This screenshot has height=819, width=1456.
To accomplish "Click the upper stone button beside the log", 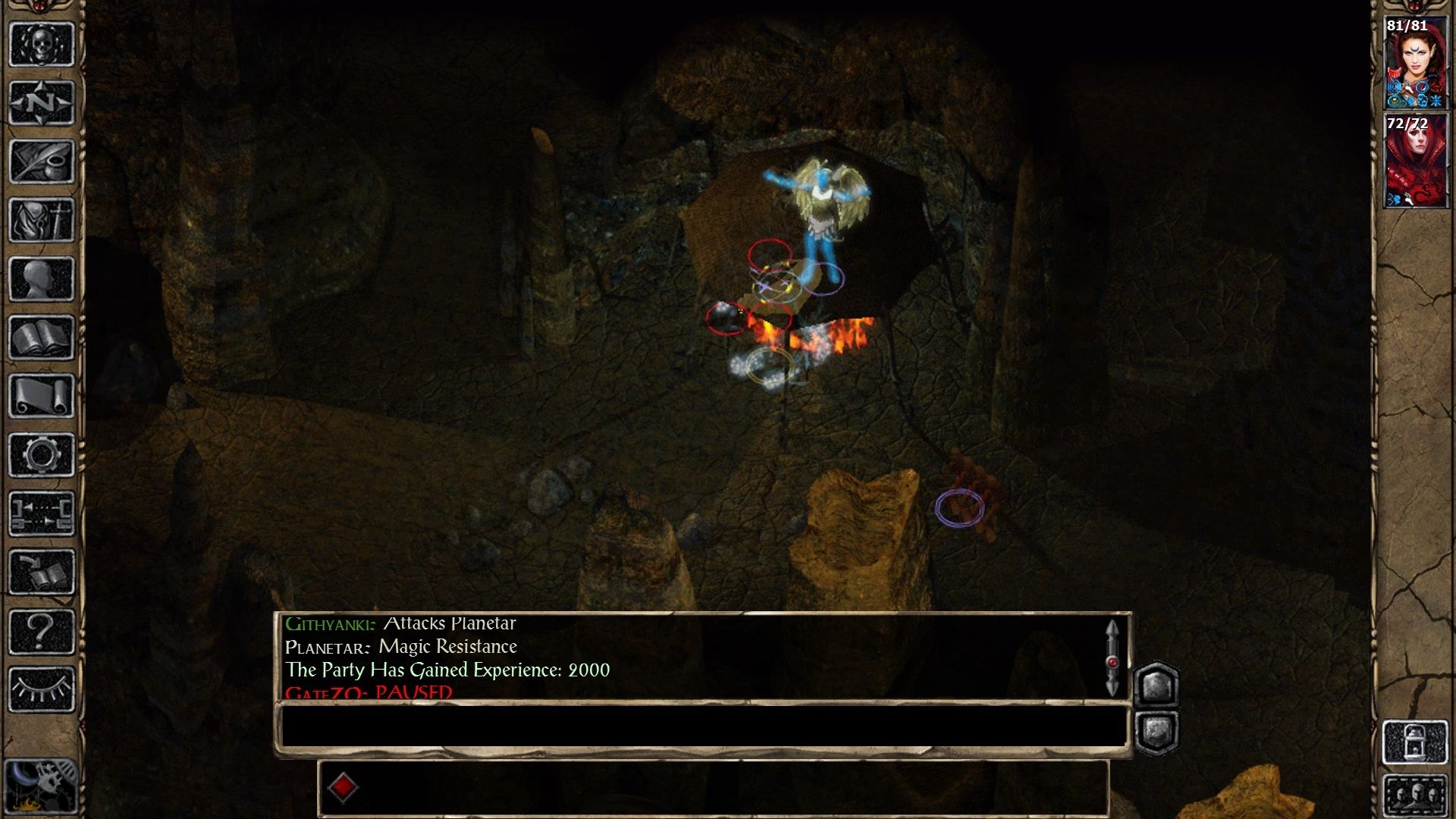I will (1156, 686).
